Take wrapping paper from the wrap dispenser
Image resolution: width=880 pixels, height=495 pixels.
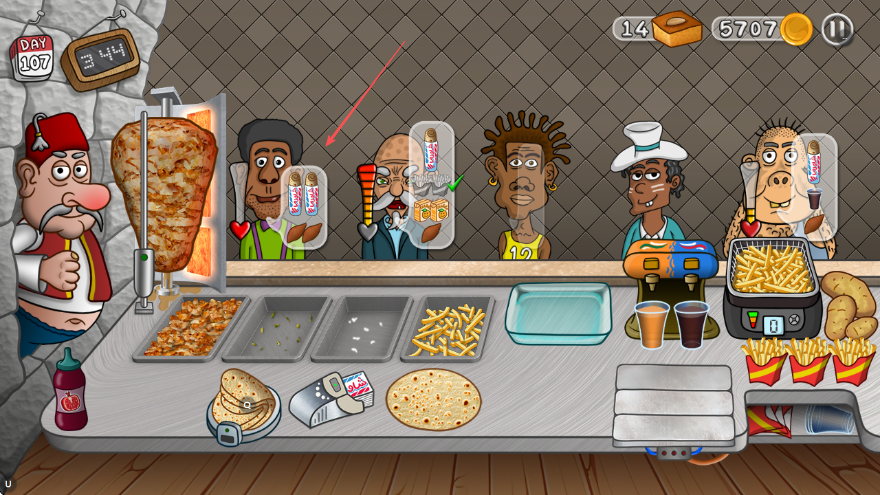330,398
